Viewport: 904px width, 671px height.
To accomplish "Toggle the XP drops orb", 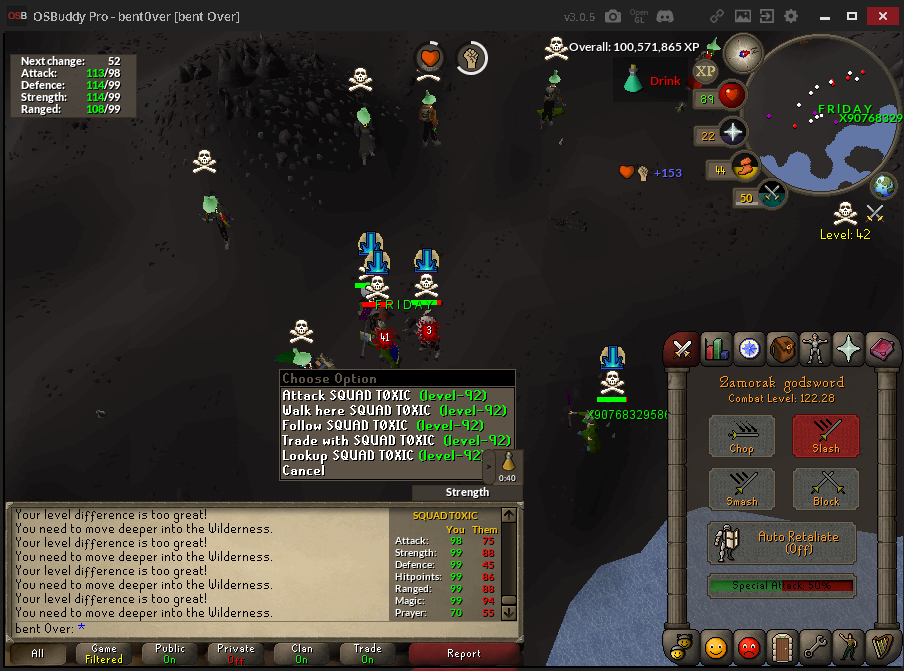I will click(x=705, y=70).
